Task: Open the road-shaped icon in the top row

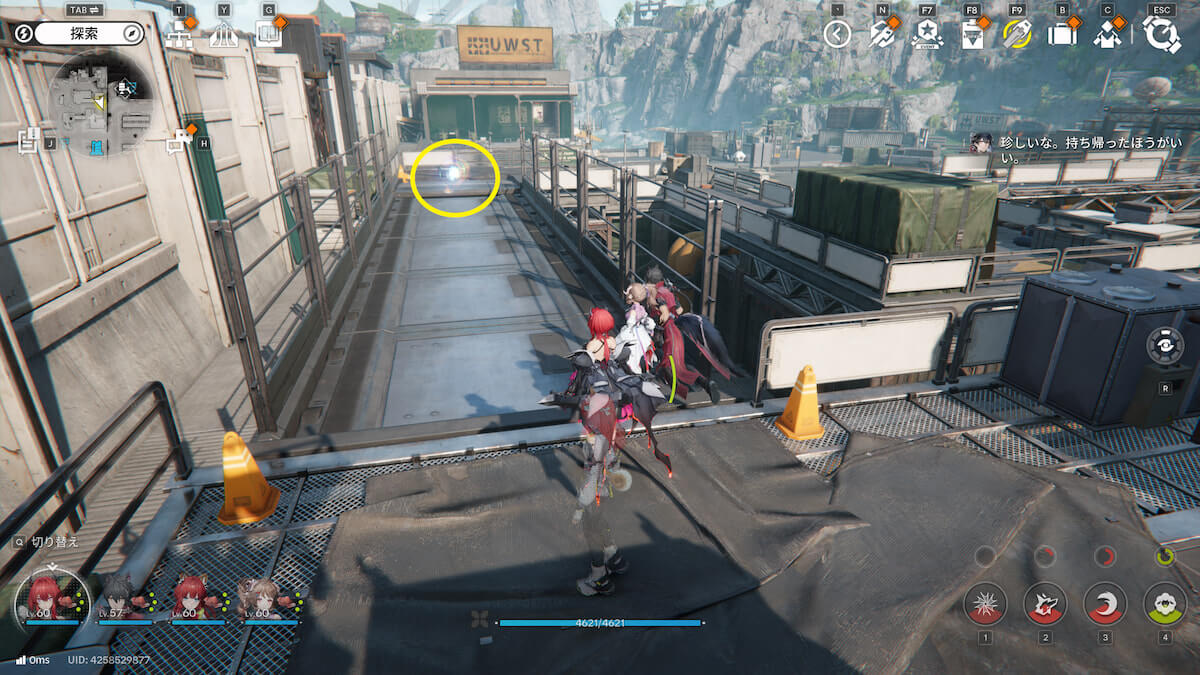Action: click(x=223, y=36)
